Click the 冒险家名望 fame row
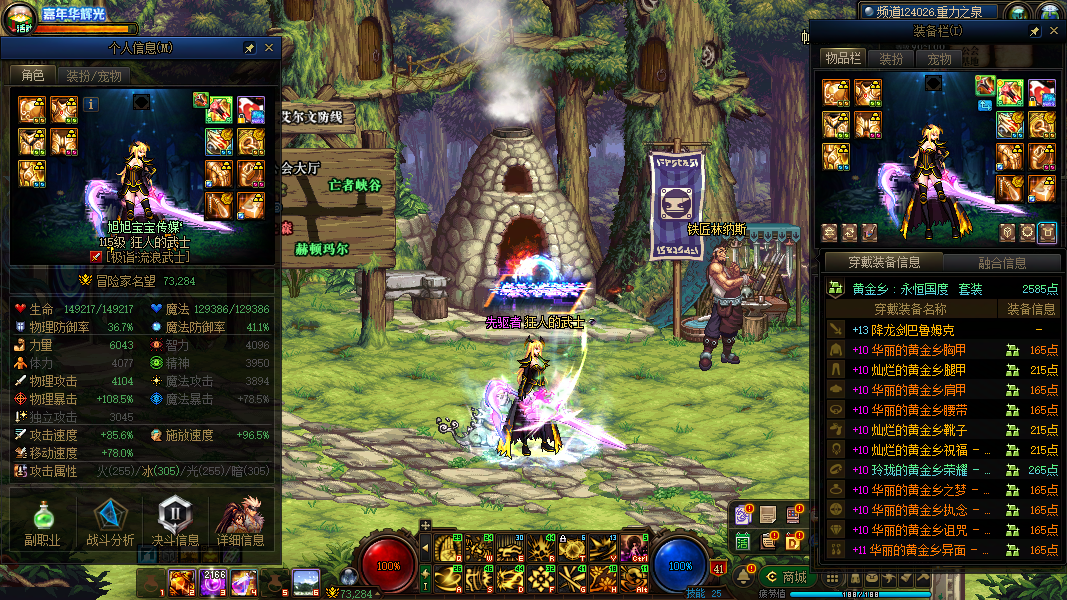The image size is (1067, 600). tap(140, 281)
